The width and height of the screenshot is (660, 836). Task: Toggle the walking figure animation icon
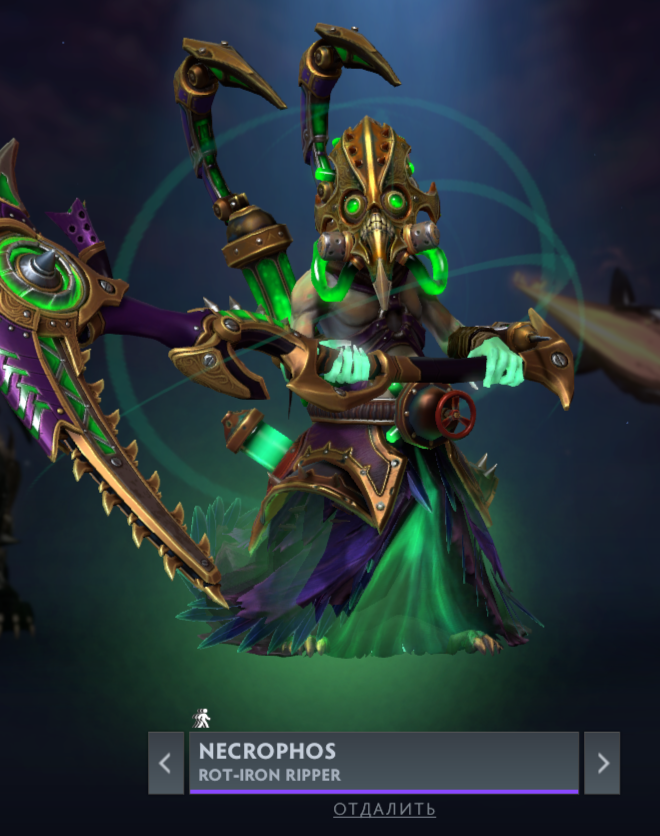203,718
